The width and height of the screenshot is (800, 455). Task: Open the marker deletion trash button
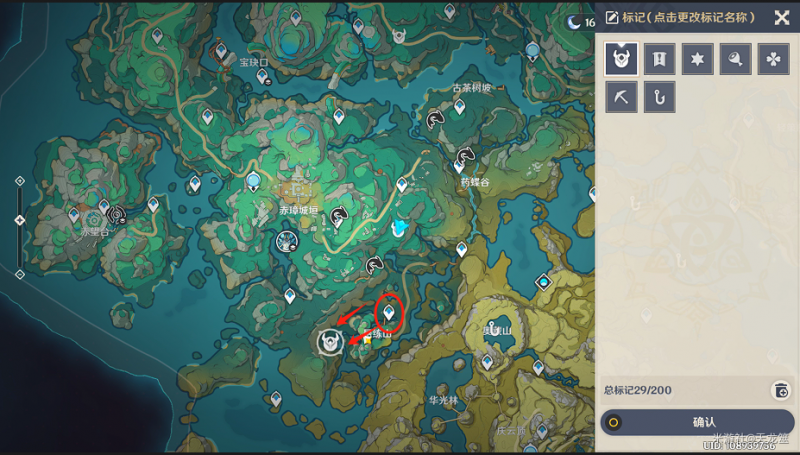[x=780, y=390]
